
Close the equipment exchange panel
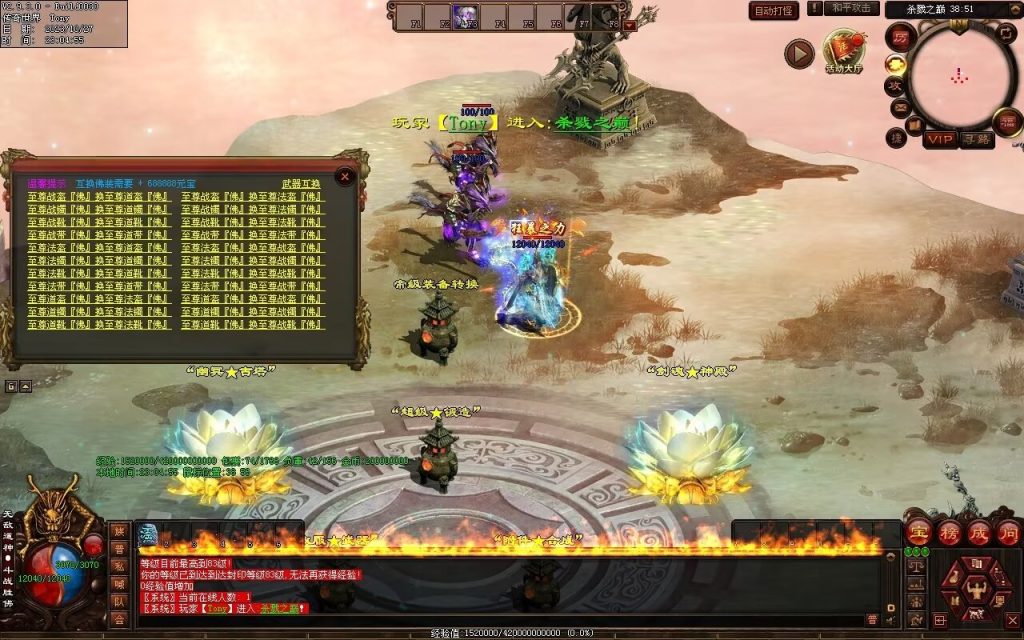pyautogui.click(x=345, y=177)
